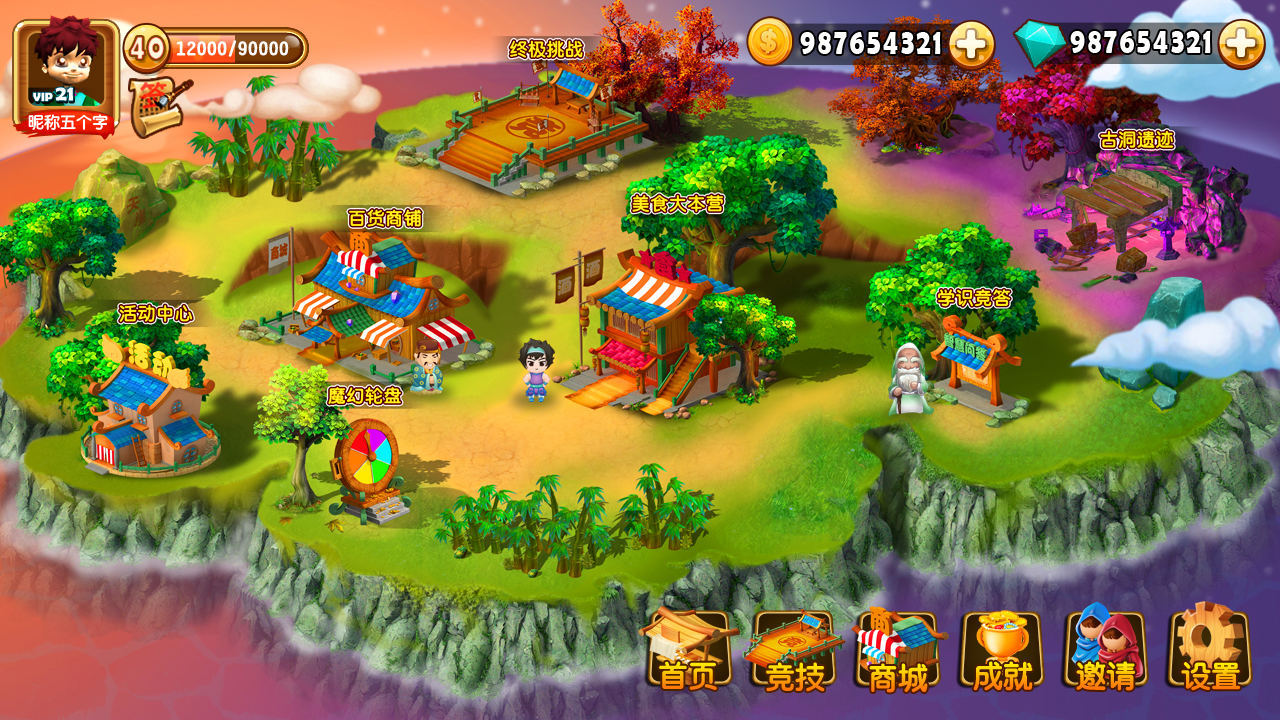Image resolution: width=1280 pixels, height=720 pixels.
Task: Open 设置 settings with the gear icon
Action: point(1210,650)
